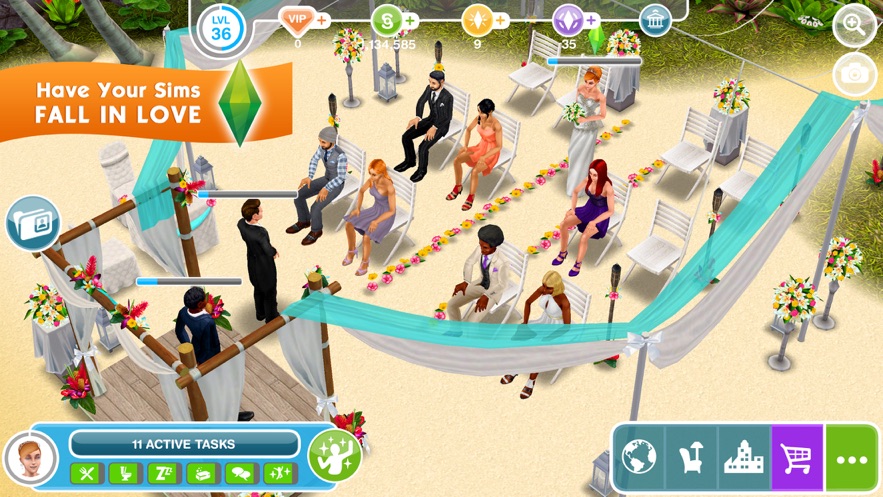Choose the sleep Zz energy need
Image resolution: width=883 pixels, height=497 pixels.
click(x=163, y=474)
